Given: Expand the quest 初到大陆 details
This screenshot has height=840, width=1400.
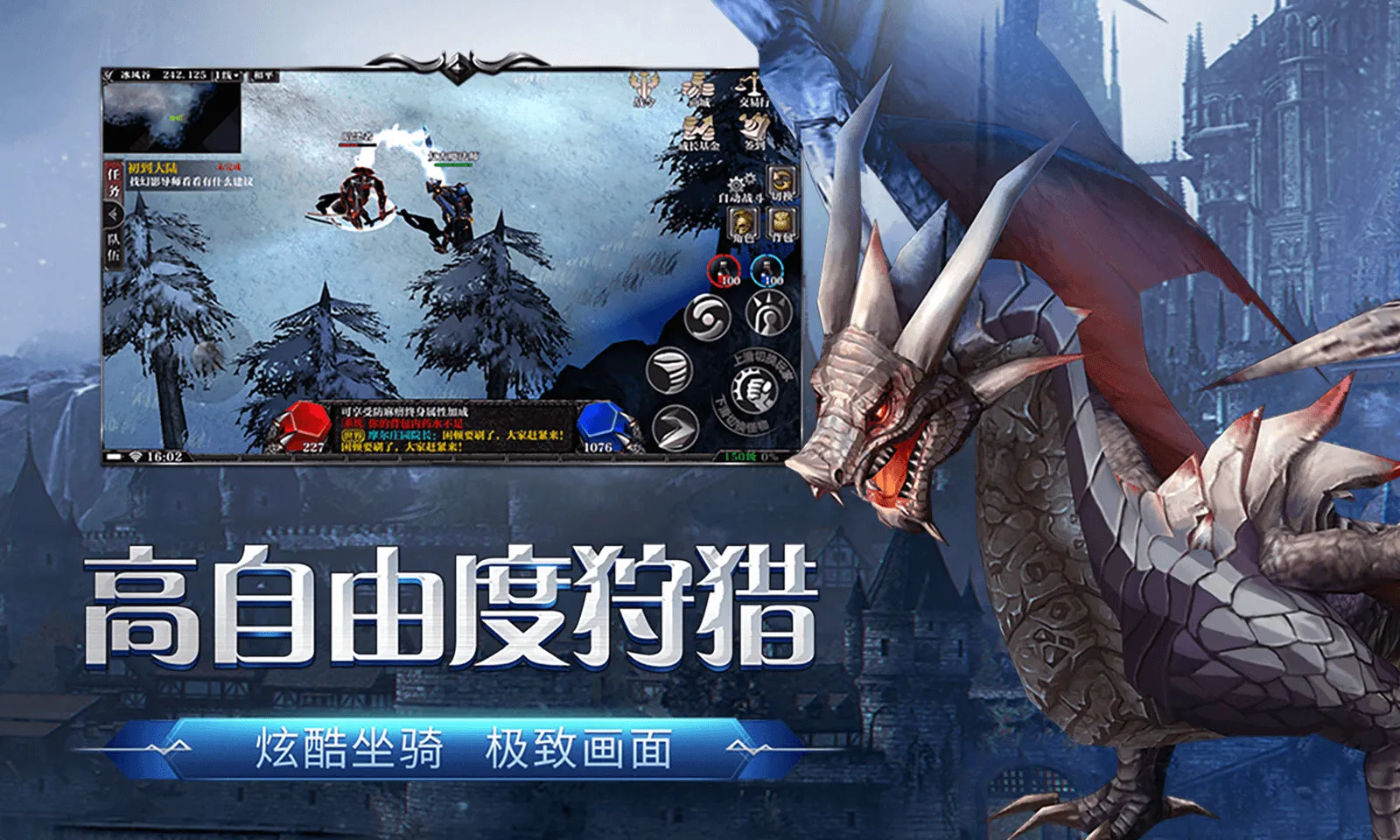Looking at the screenshot, I should [x=153, y=167].
